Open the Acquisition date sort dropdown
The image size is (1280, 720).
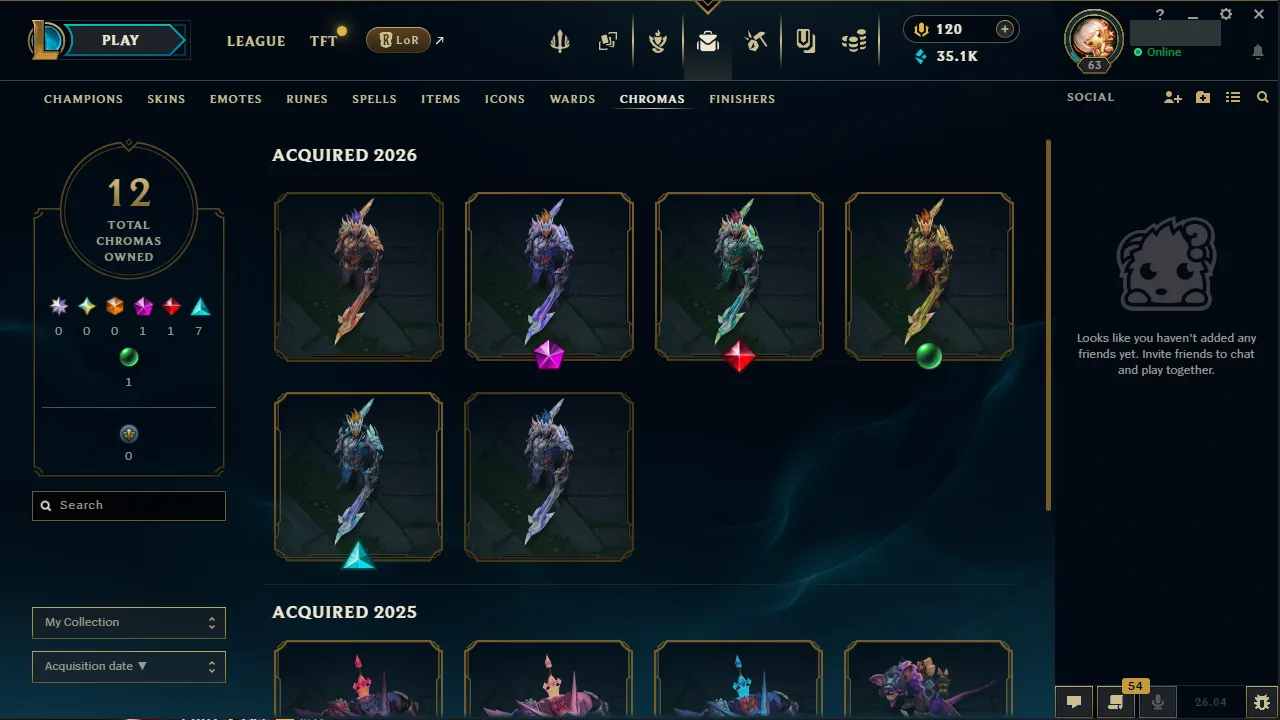[128, 666]
